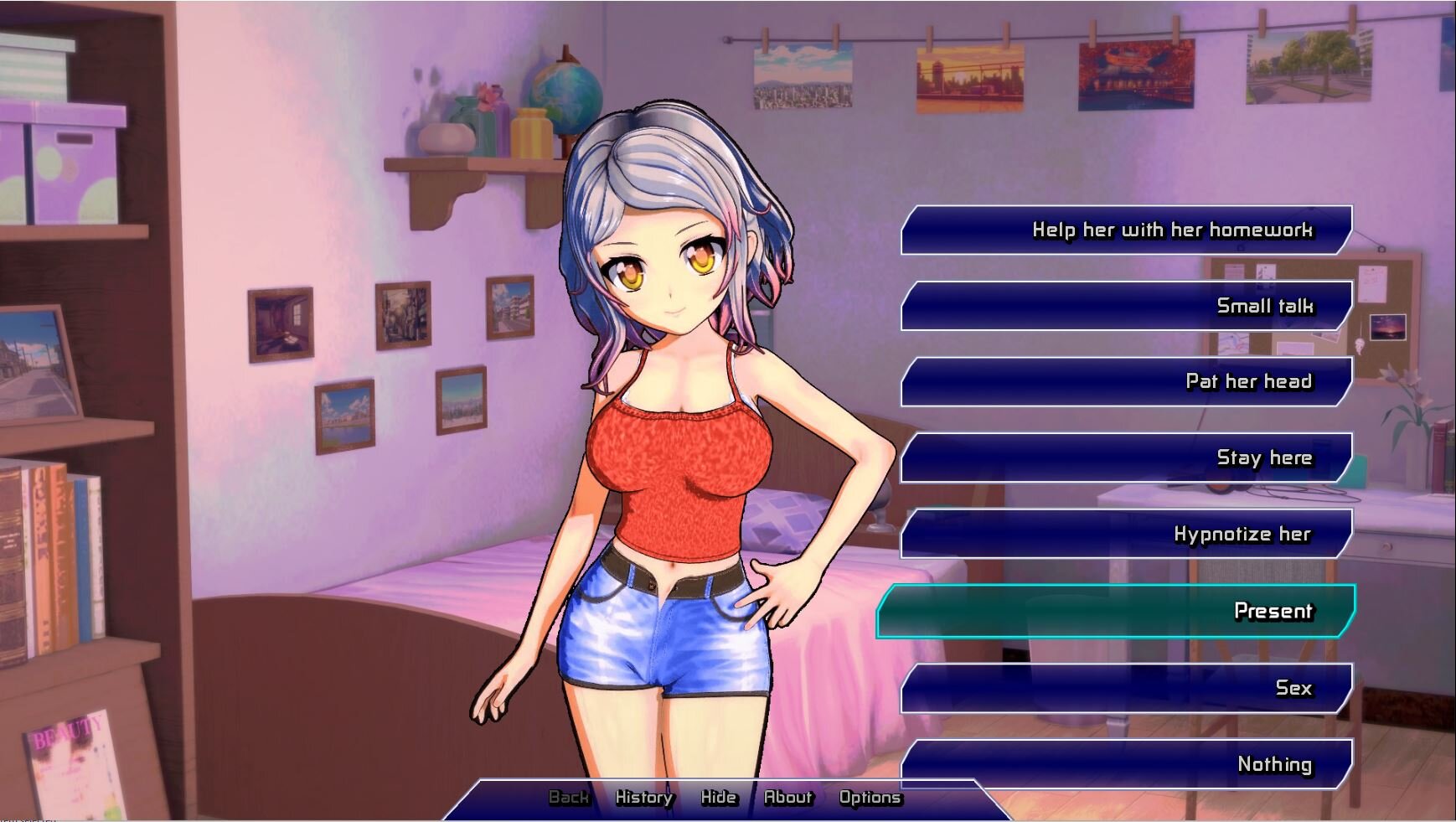Select the 'Hypnotize her' choice
This screenshot has width=1456, height=822.
(x=1127, y=534)
